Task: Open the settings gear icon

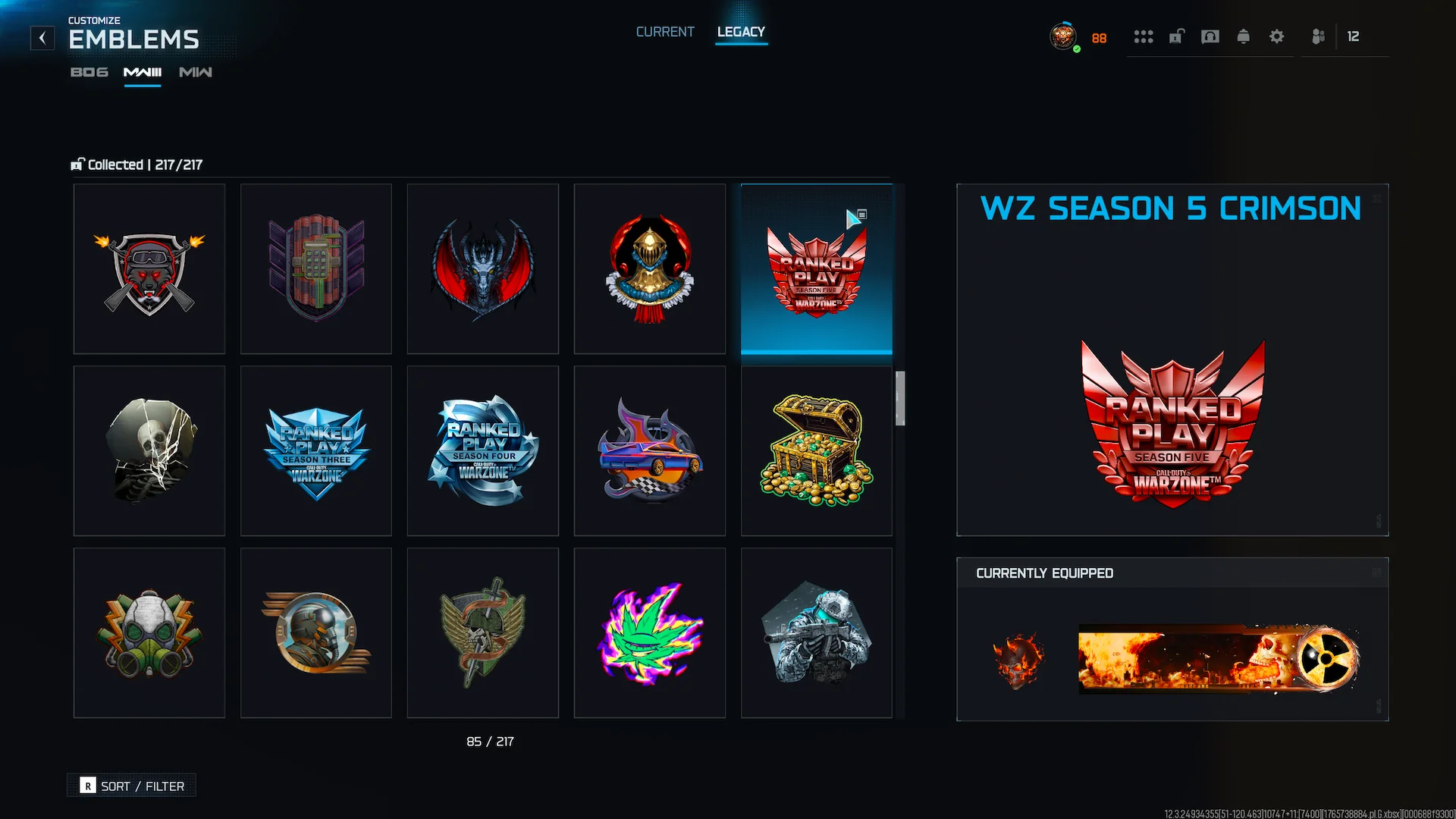Action: (x=1276, y=36)
